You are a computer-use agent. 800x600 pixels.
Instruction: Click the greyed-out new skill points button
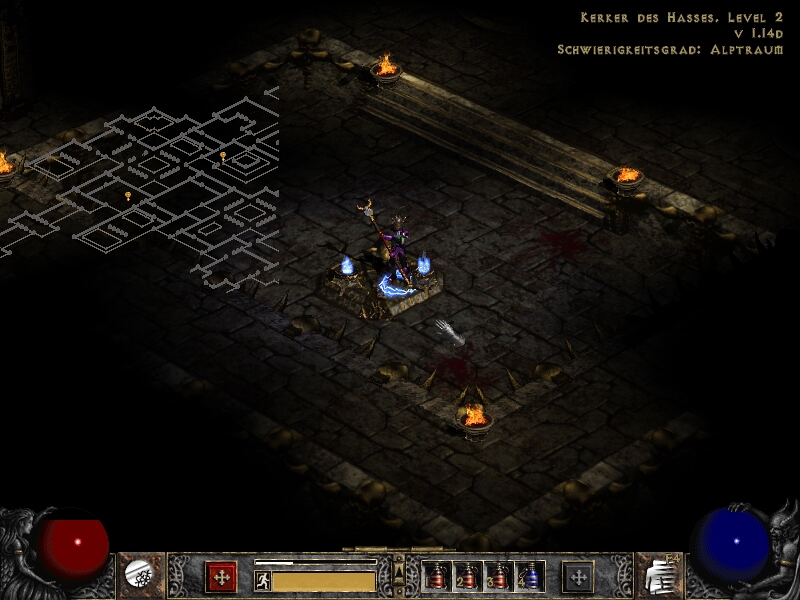[577, 576]
